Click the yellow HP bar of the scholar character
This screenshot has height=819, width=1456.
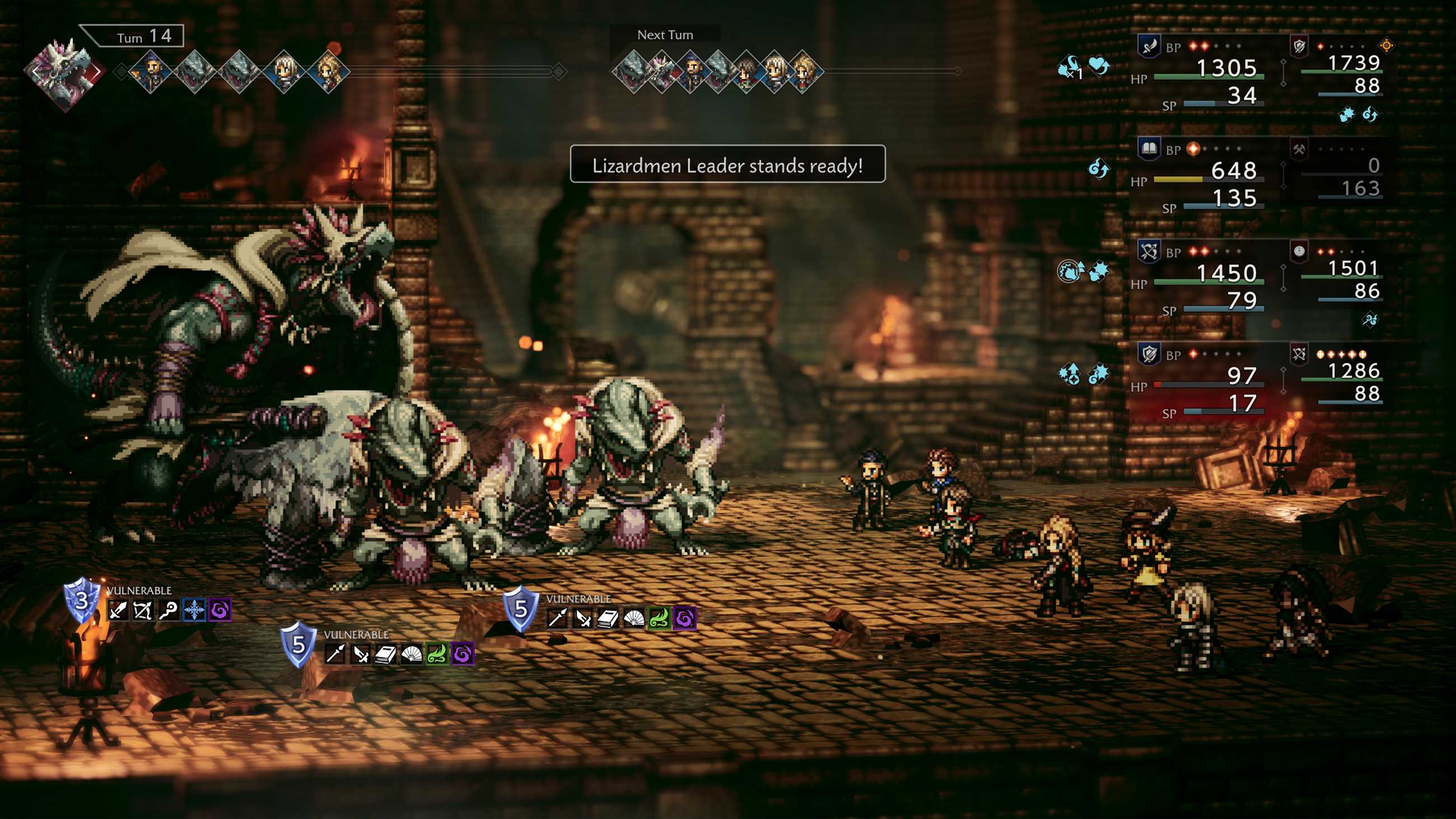[1178, 181]
